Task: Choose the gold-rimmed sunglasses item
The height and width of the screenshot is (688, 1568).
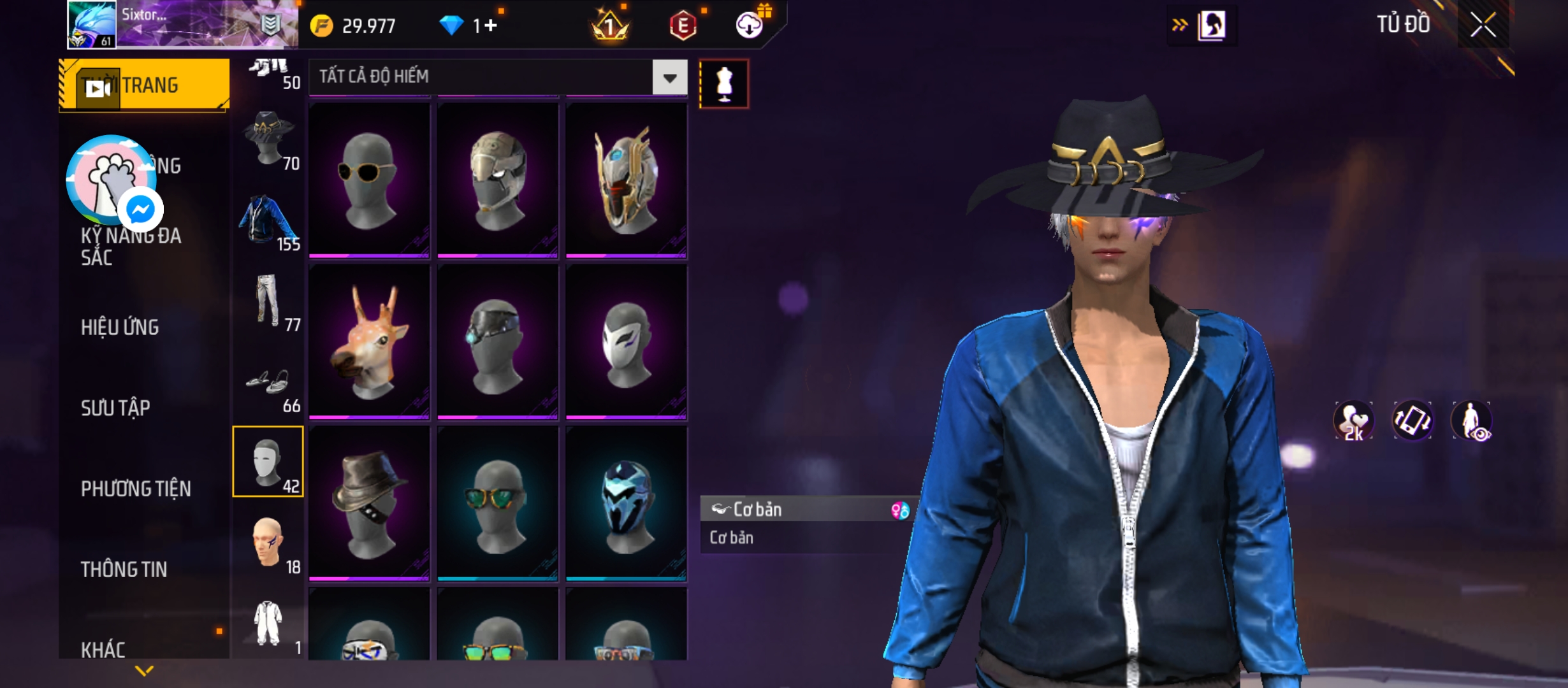Action: [369, 180]
